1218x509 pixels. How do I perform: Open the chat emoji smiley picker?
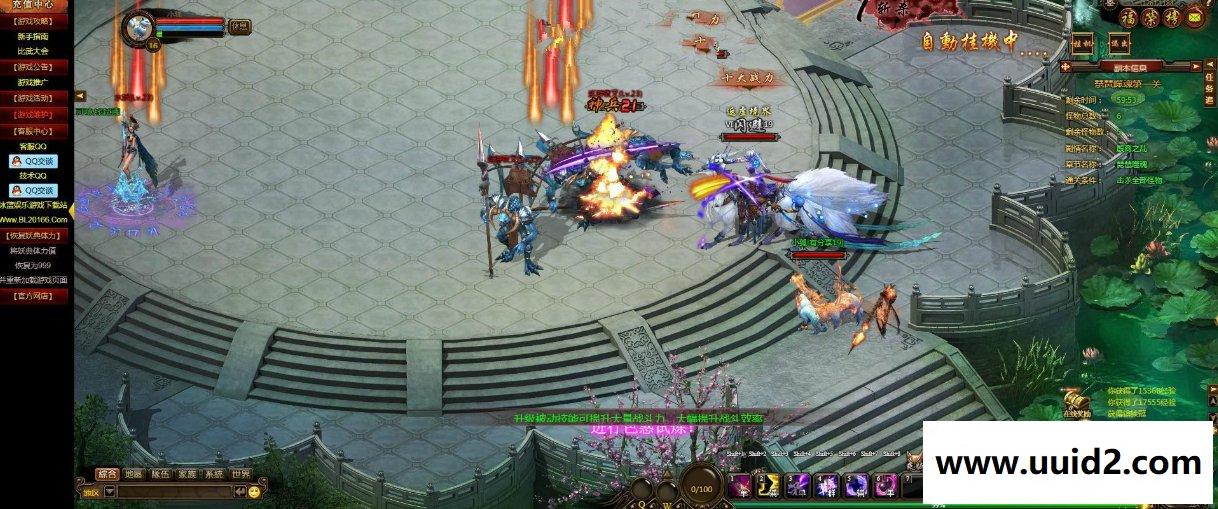(254, 492)
